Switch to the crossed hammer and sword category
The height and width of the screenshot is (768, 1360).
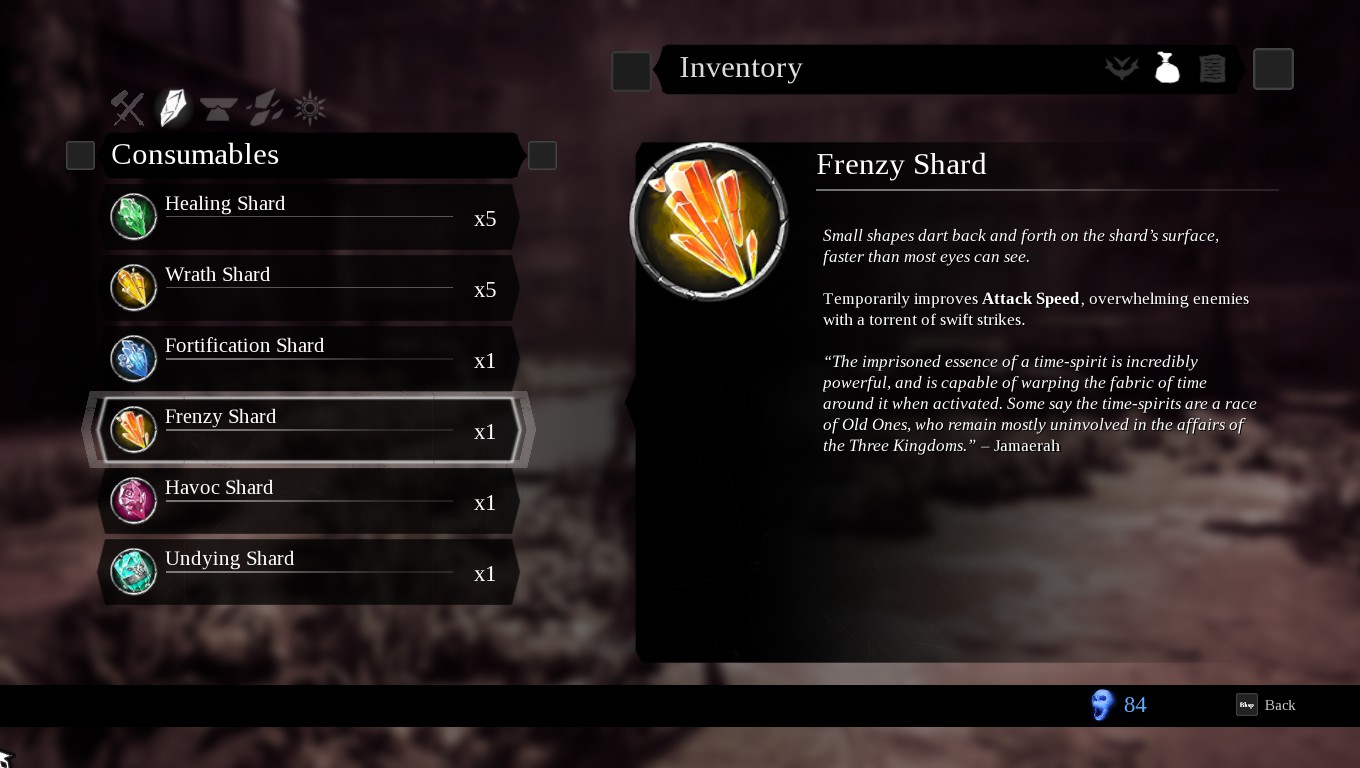point(128,108)
